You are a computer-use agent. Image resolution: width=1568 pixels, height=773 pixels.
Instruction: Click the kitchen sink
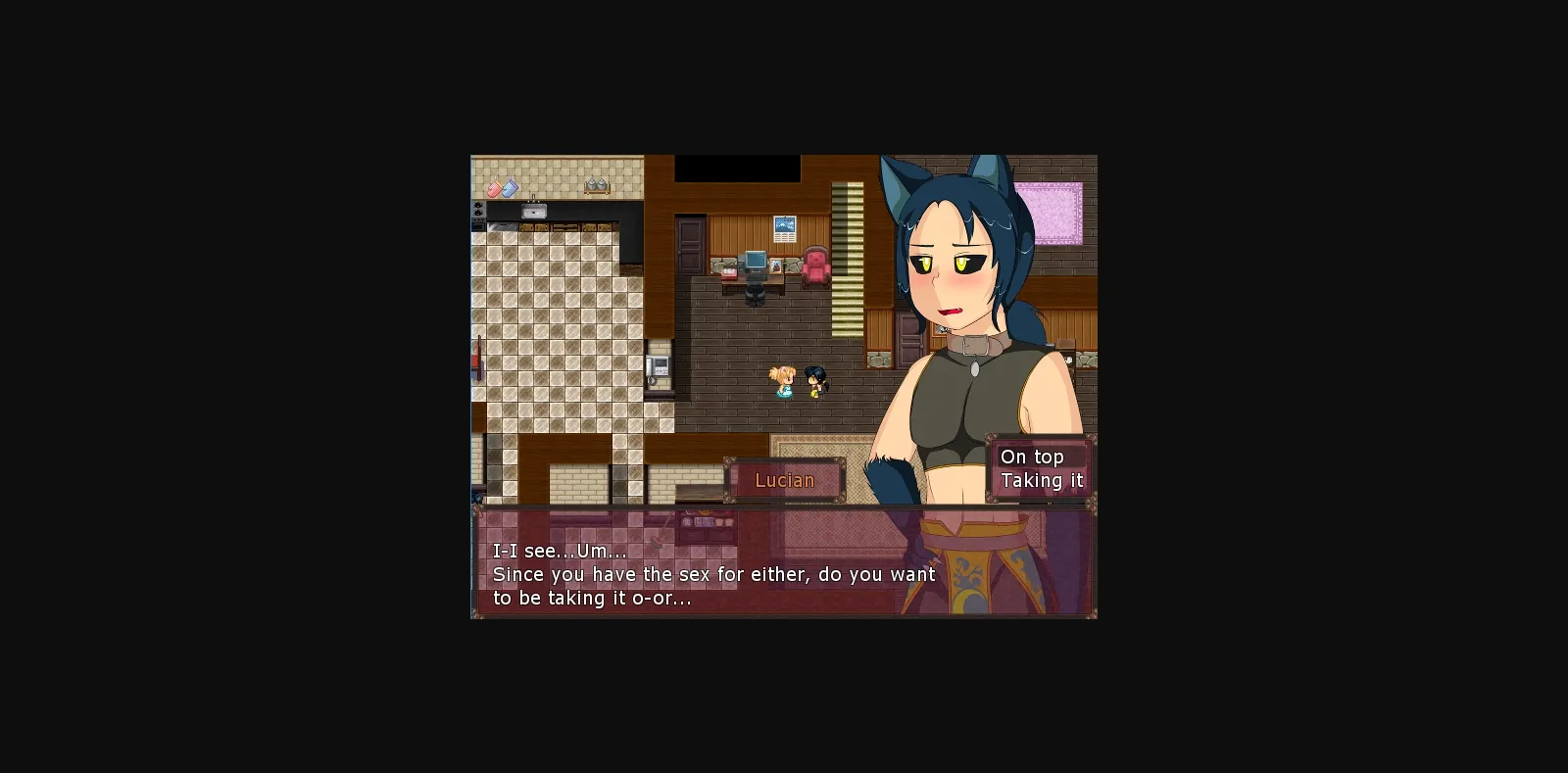(x=534, y=209)
